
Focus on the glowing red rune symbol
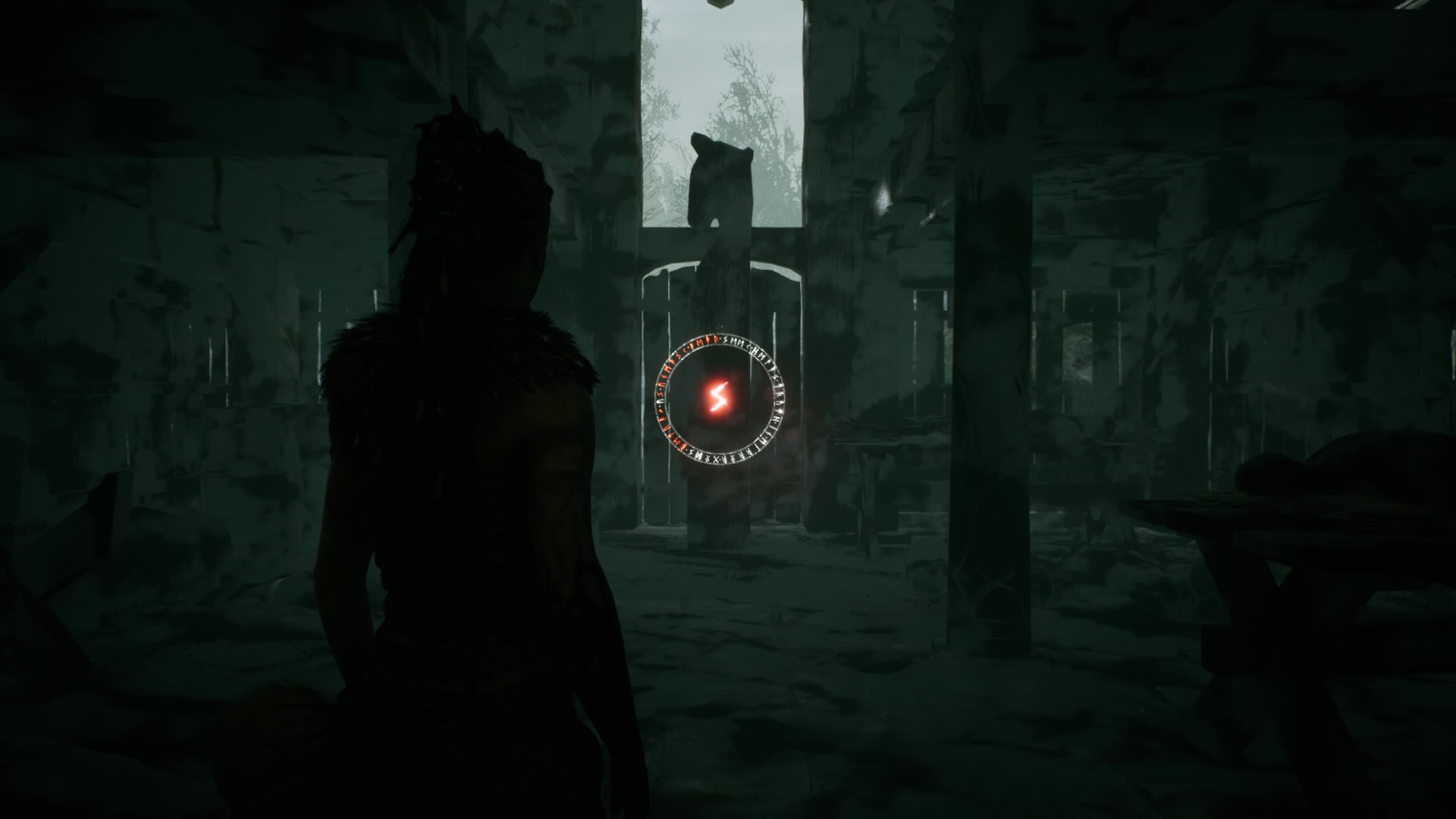[717, 396]
